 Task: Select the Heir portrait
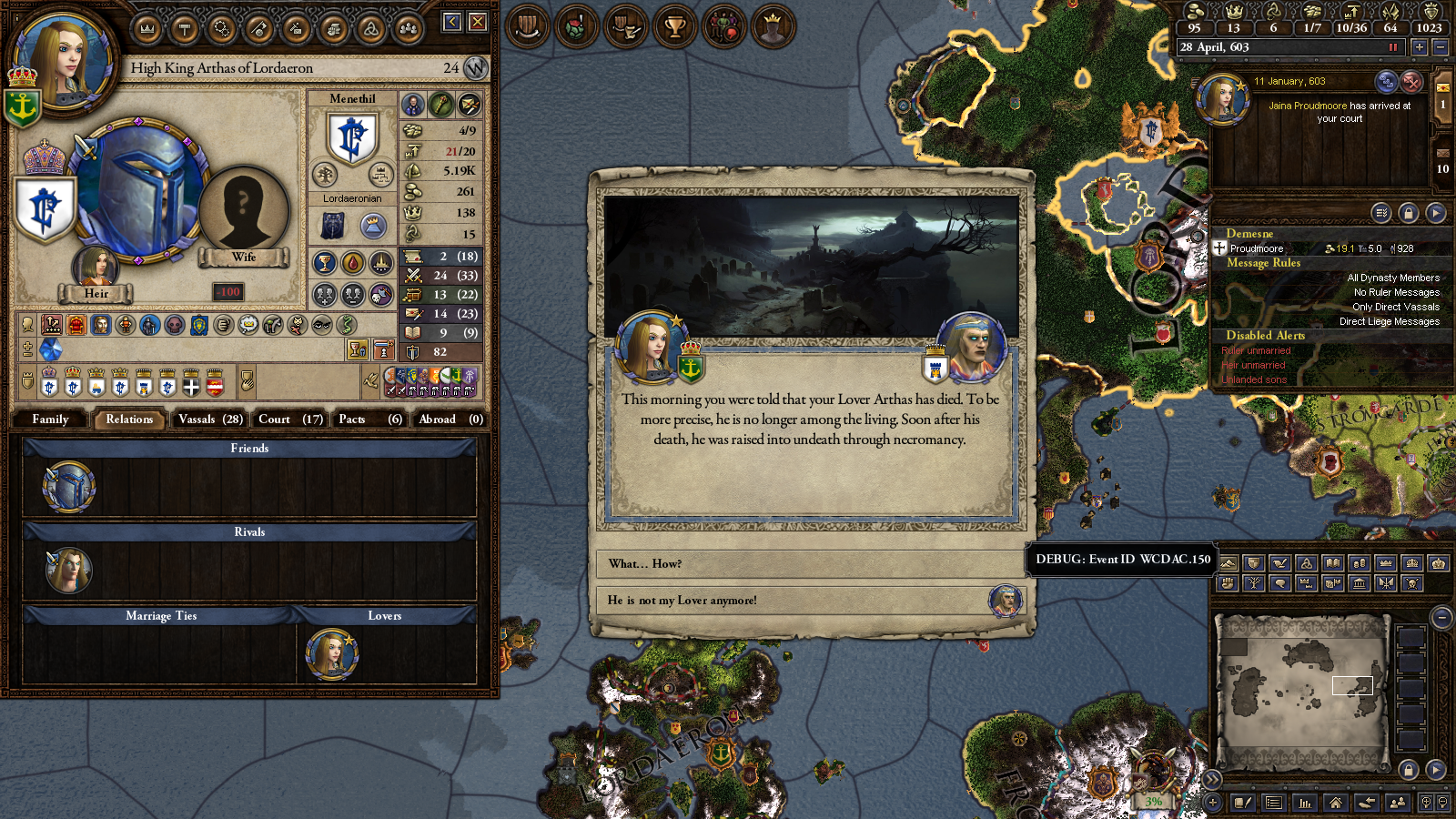coord(96,268)
